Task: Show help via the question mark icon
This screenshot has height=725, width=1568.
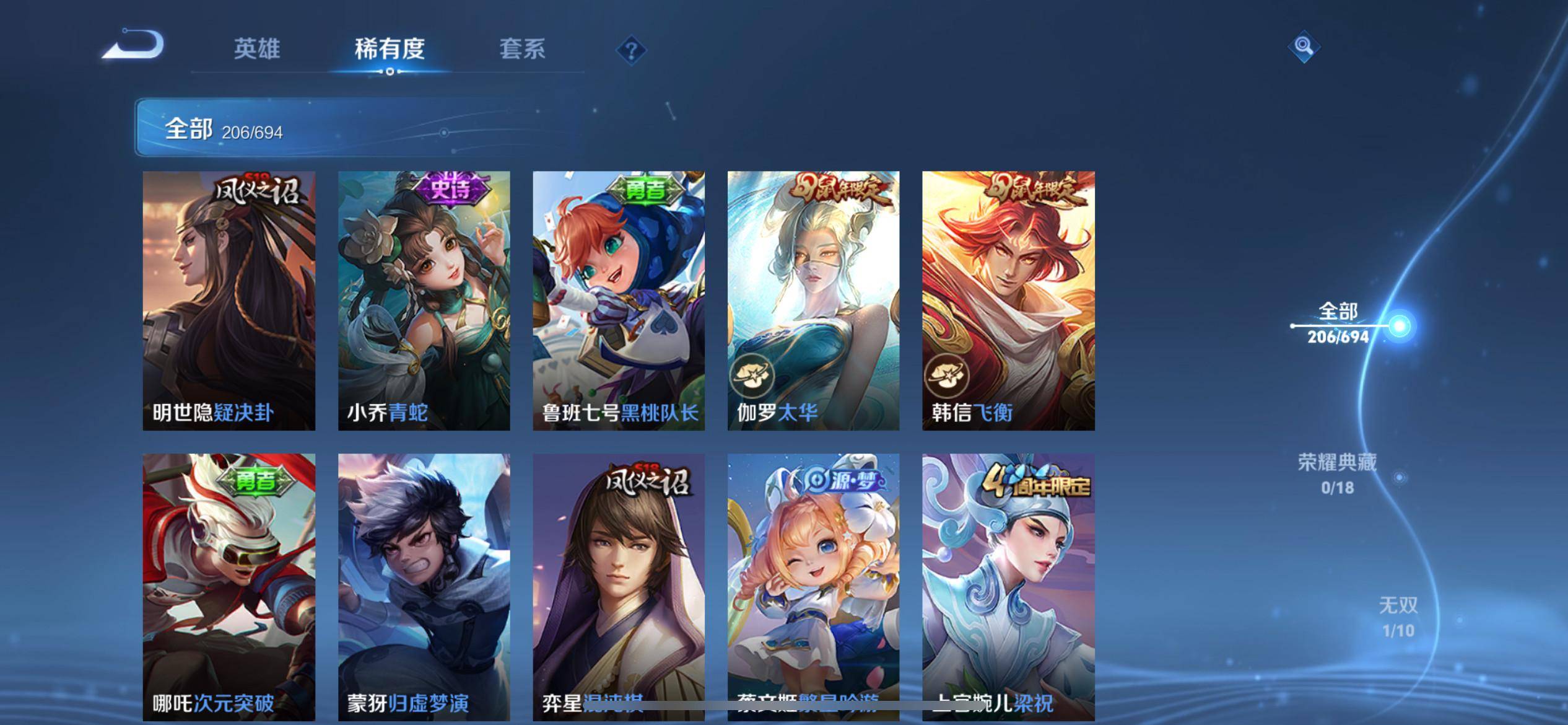Action: pyautogui.click(x=631, y=50)
